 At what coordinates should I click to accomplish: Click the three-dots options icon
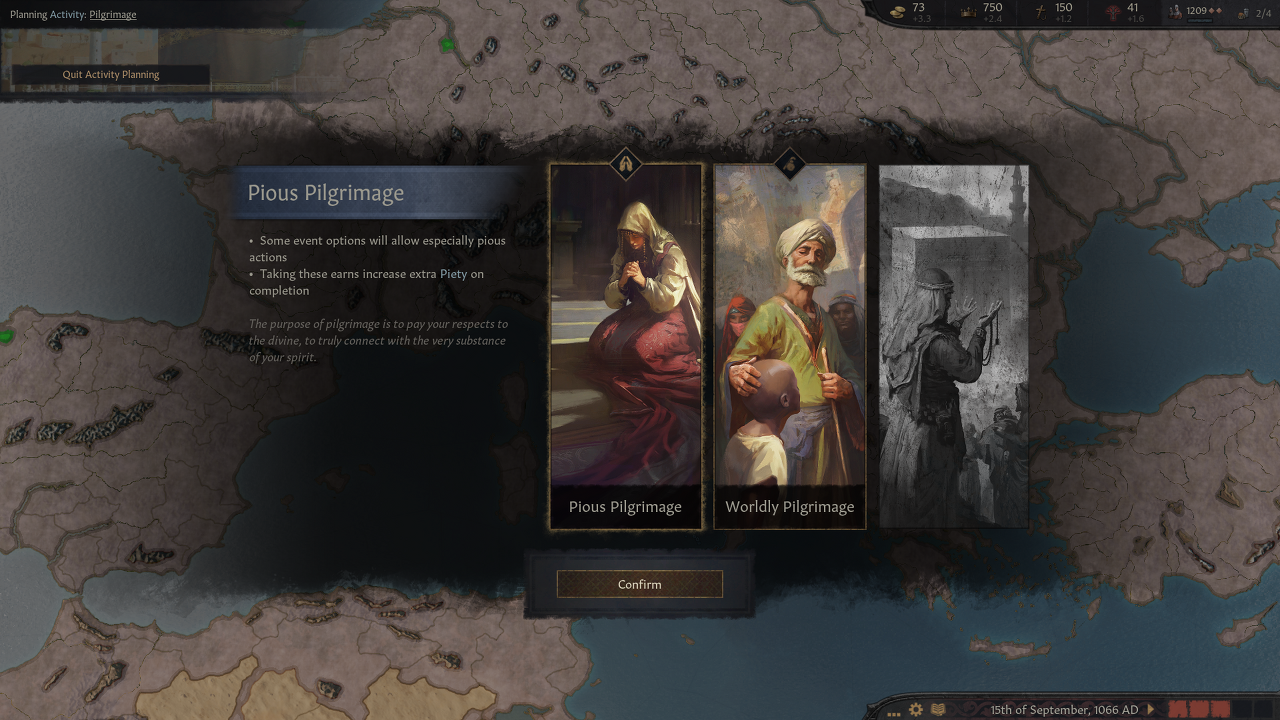pyautogui.click(x=894, y=710)
